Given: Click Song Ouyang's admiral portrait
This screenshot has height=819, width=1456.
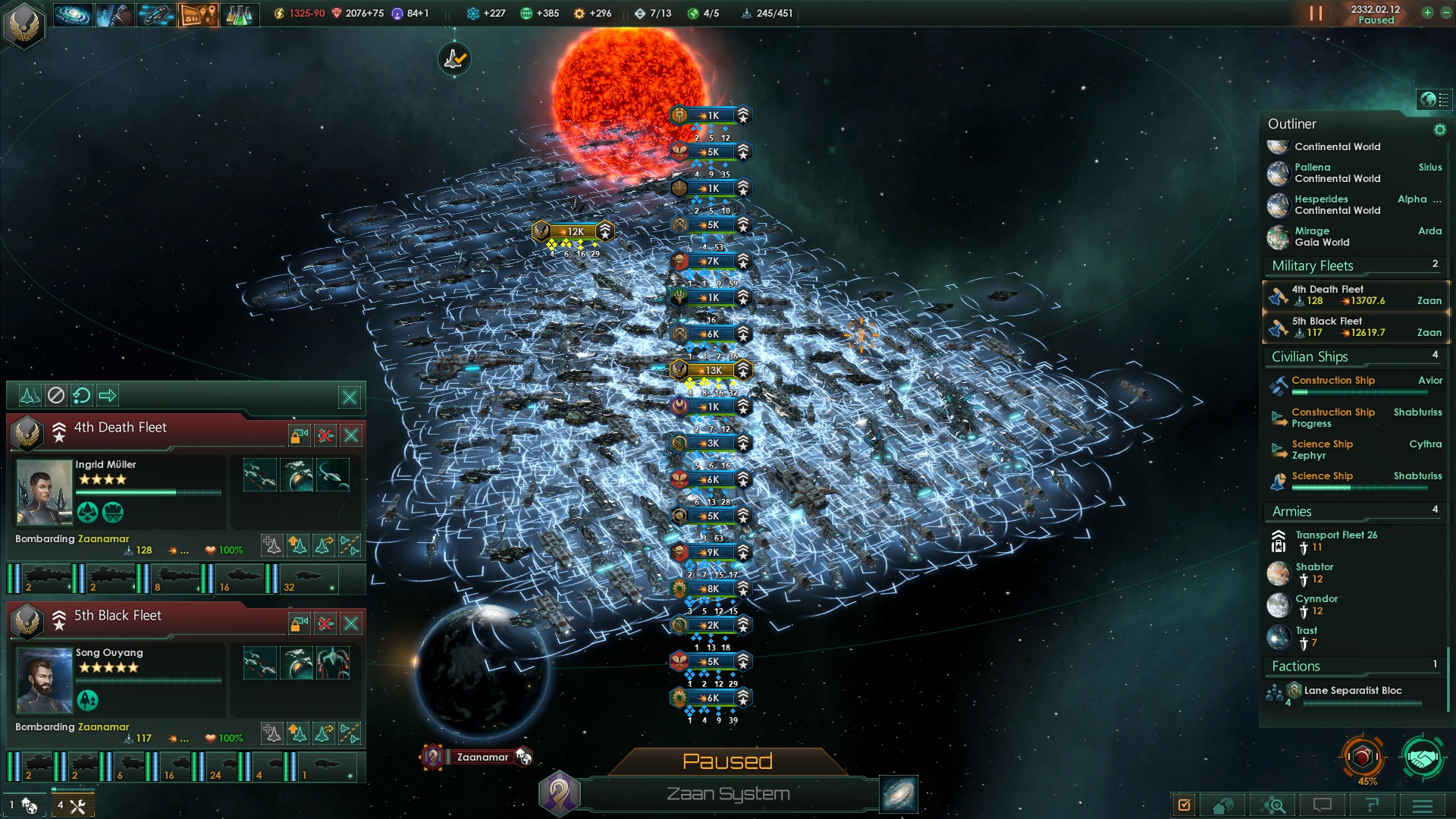Looking at the screenshot, I should tap(44, 680).
